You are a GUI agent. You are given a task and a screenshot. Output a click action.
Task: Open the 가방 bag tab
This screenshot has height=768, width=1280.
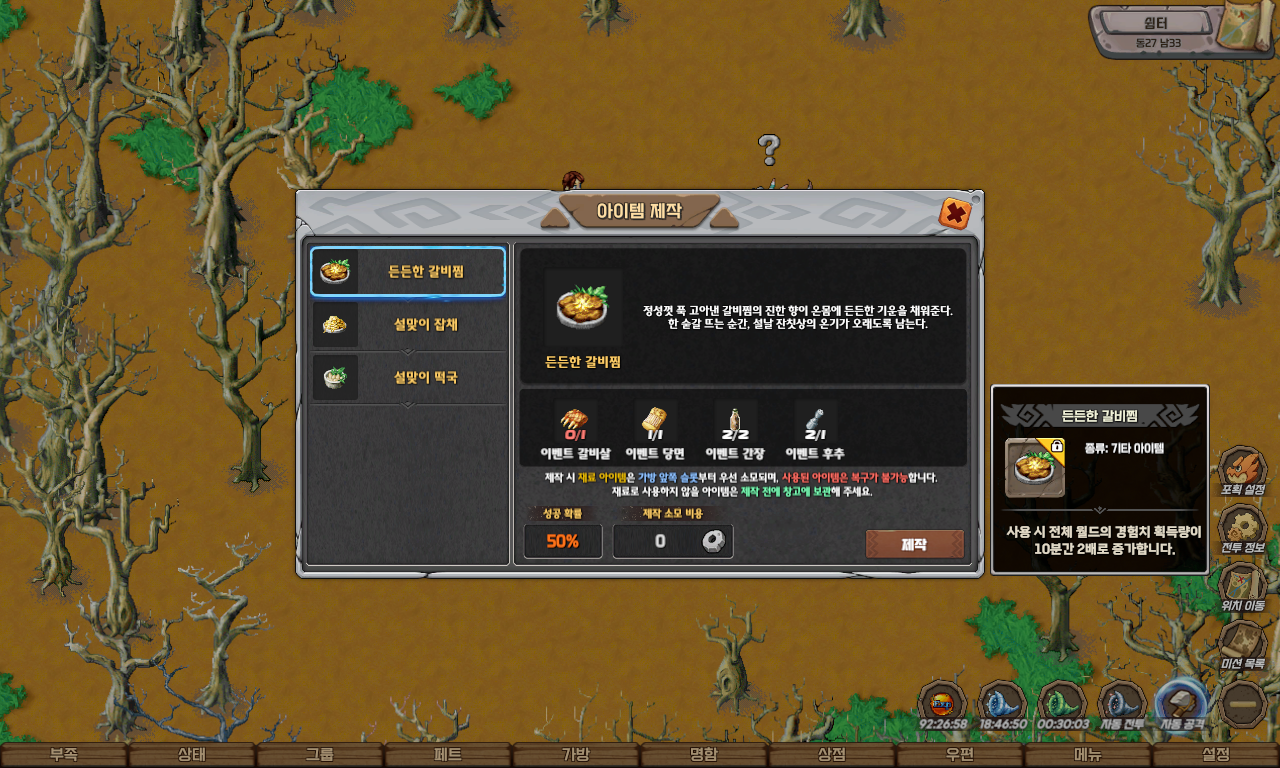[575, 755]
